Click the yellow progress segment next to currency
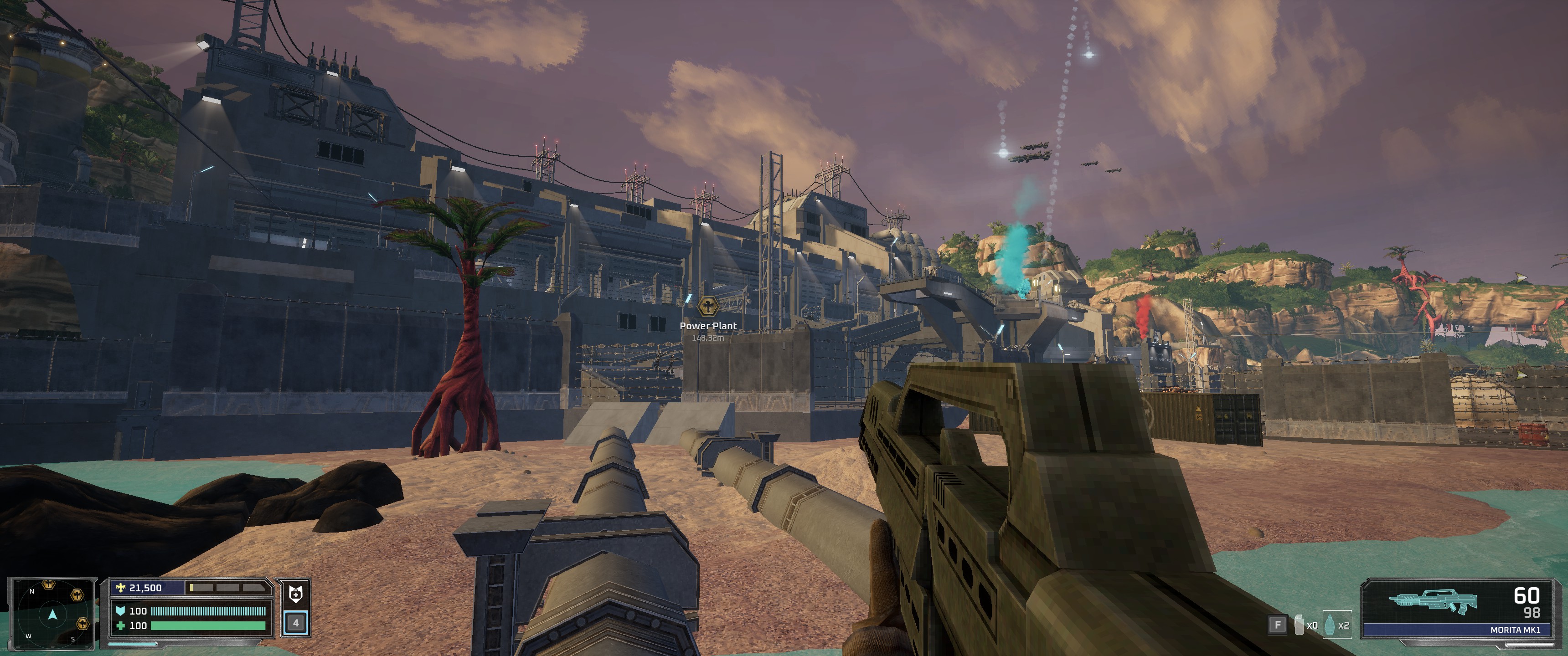1568x656 pixels. (192, 588)
